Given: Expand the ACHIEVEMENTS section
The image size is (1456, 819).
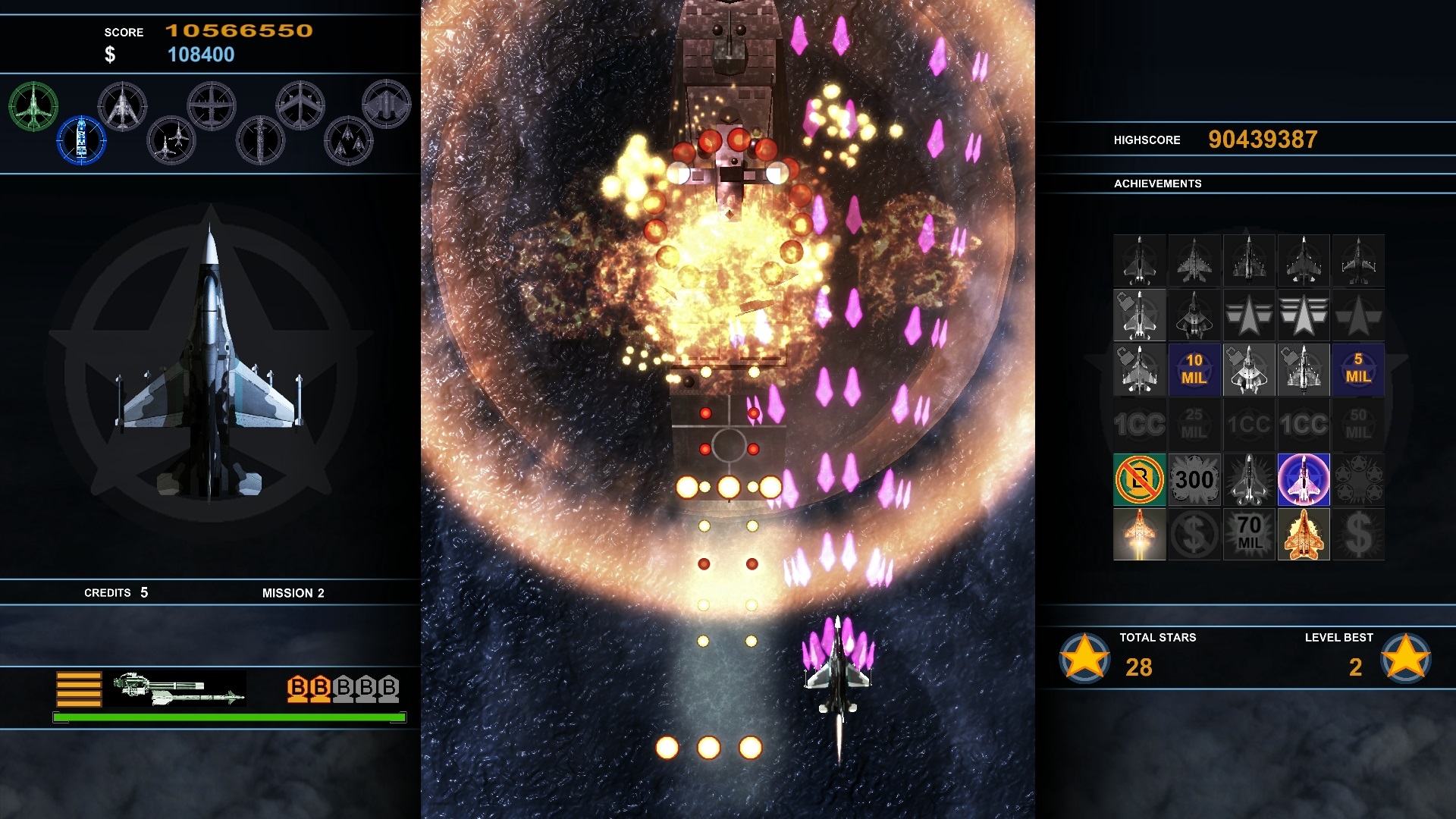Looking at the screenshot, I should [x=1158, y=184].
